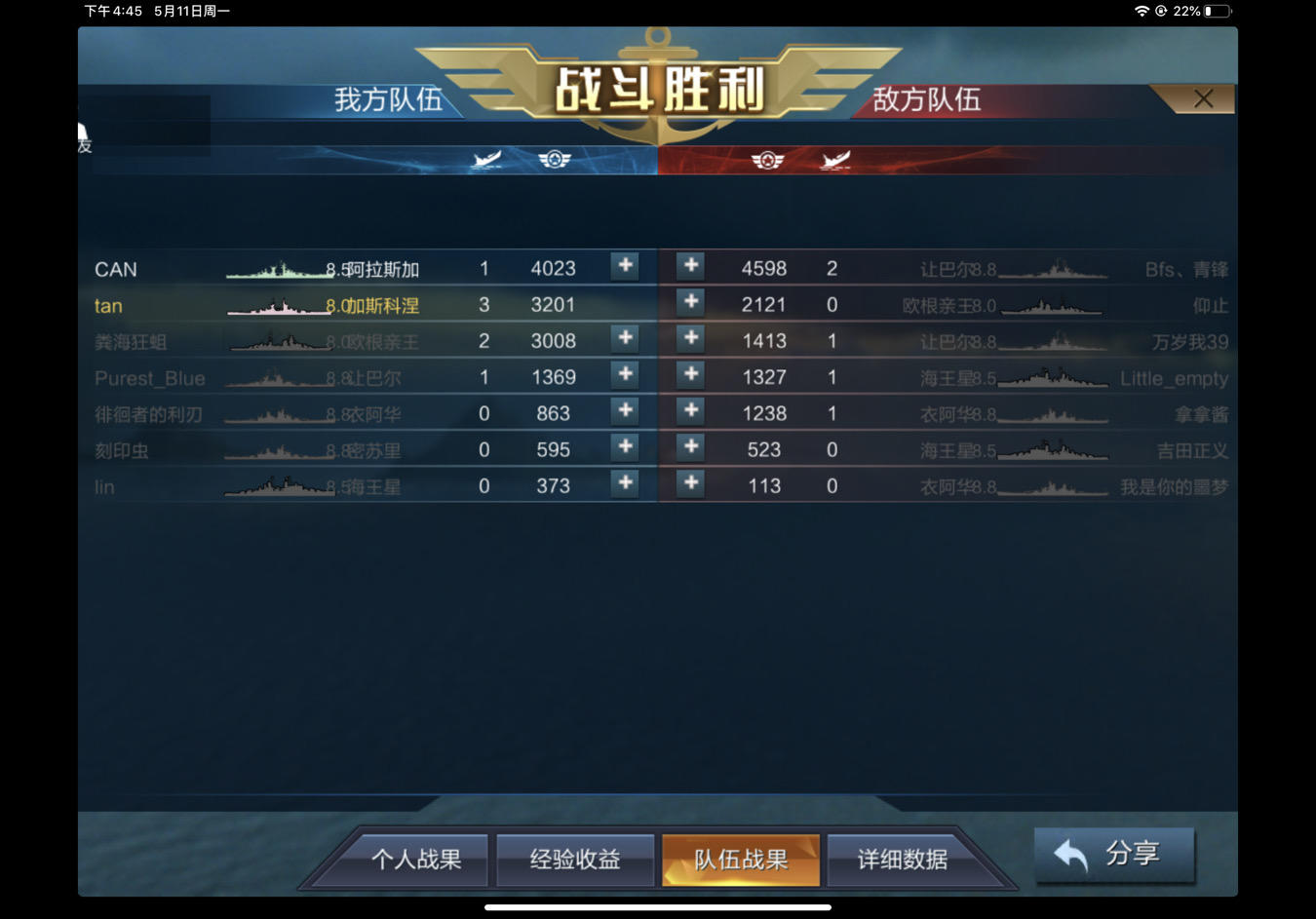The width and height of the screenshot is (1316, 919).
Task: Tap the plus icon beside enemy player 仰止
Action: coord(690,302)
